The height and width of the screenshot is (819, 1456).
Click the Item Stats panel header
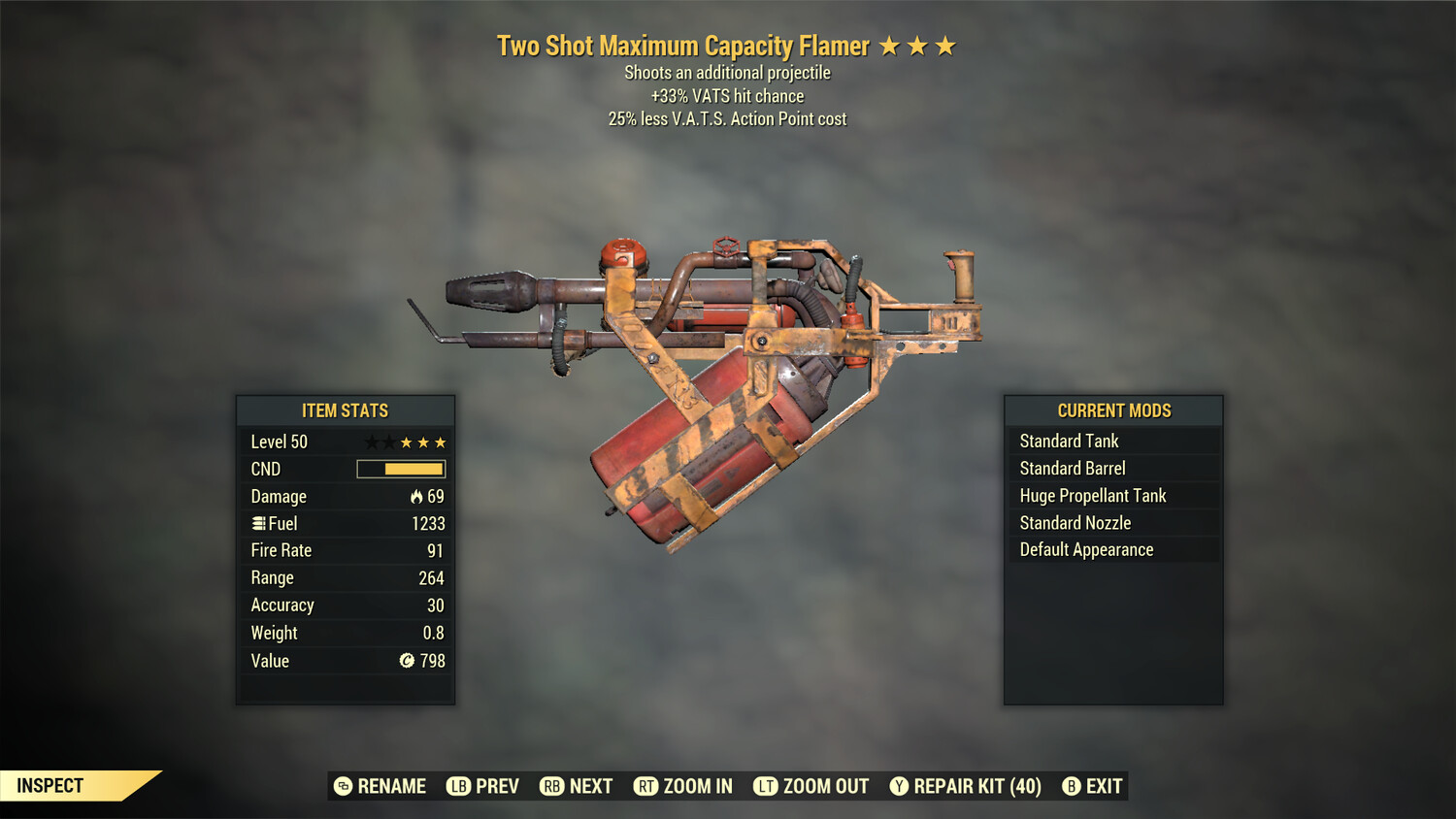[346, 410]
